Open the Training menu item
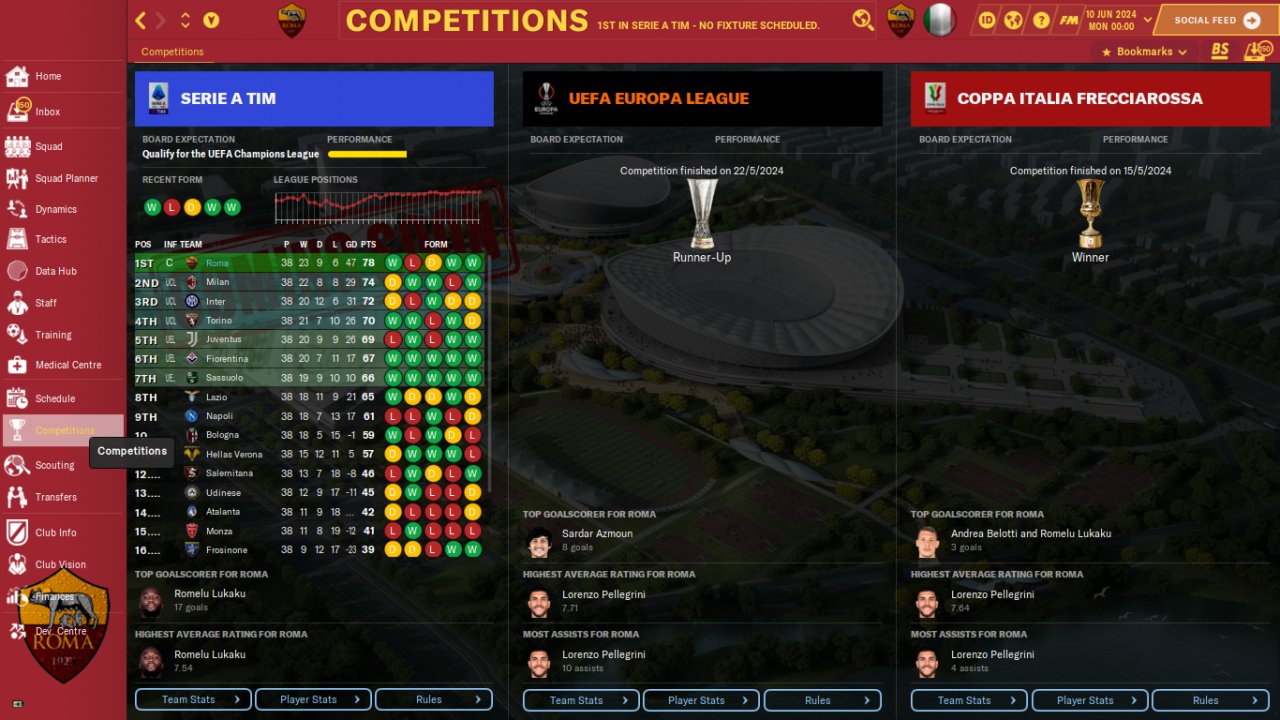Screen dimensions: 1280x720 click(53, 335)
